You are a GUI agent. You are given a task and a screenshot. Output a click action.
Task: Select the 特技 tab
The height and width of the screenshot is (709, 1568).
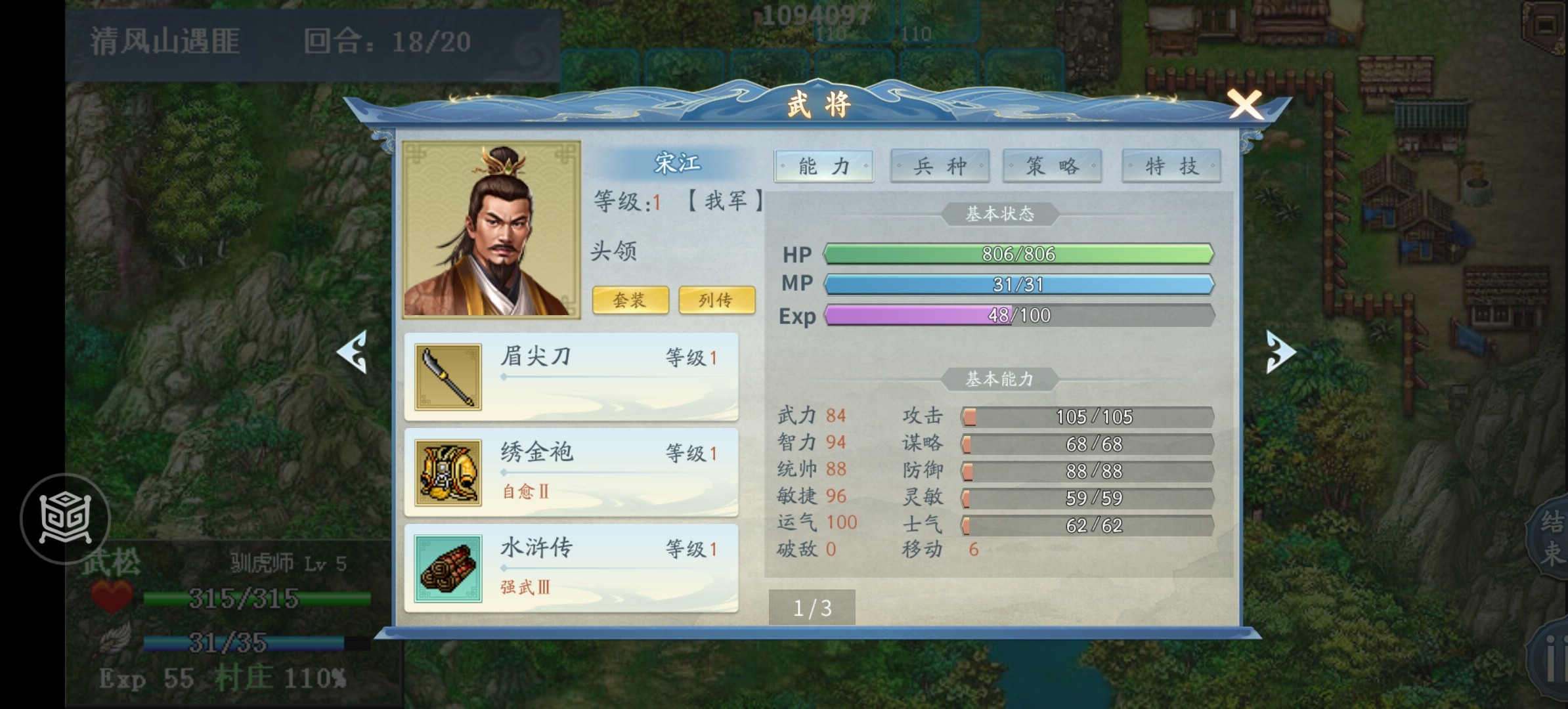1171,166
